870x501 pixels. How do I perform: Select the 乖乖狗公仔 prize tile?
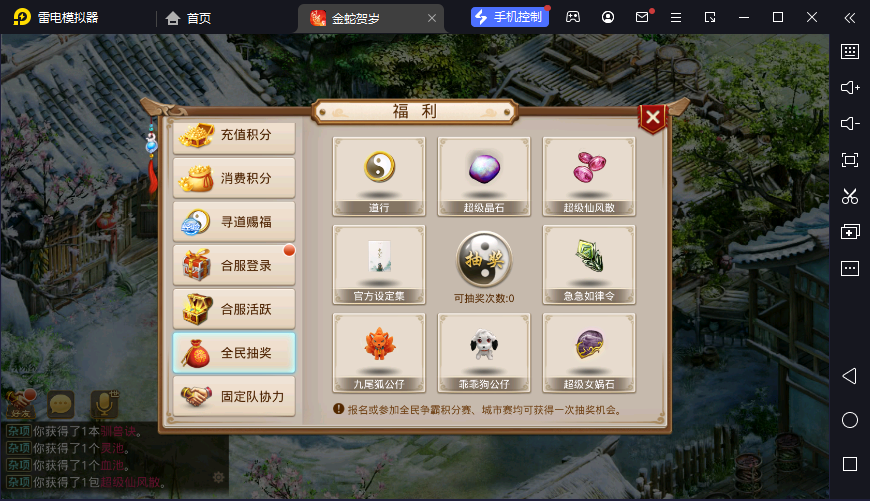pos(484,352)
